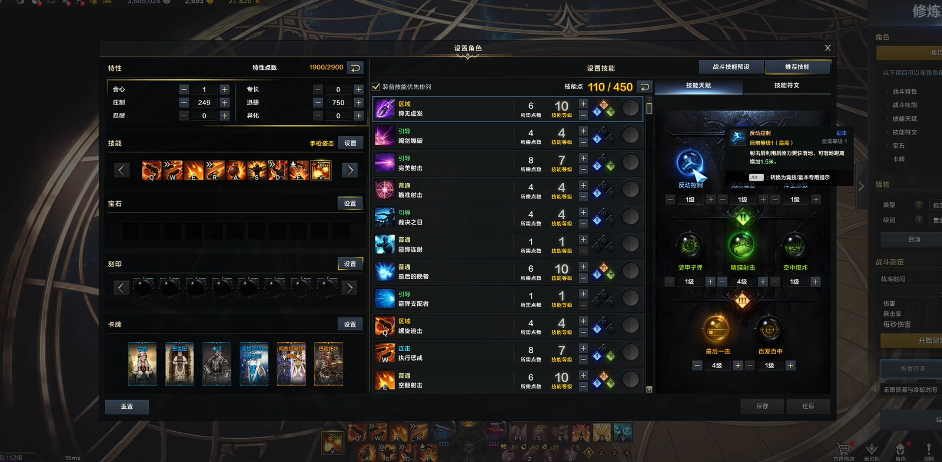Click the 重置 button under the card list

coord(126,406)
